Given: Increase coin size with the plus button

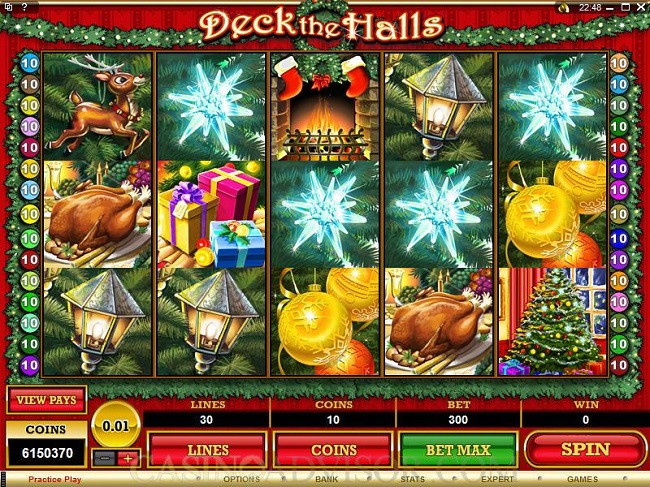Looking at the screenshot, I should pos(127,458).
